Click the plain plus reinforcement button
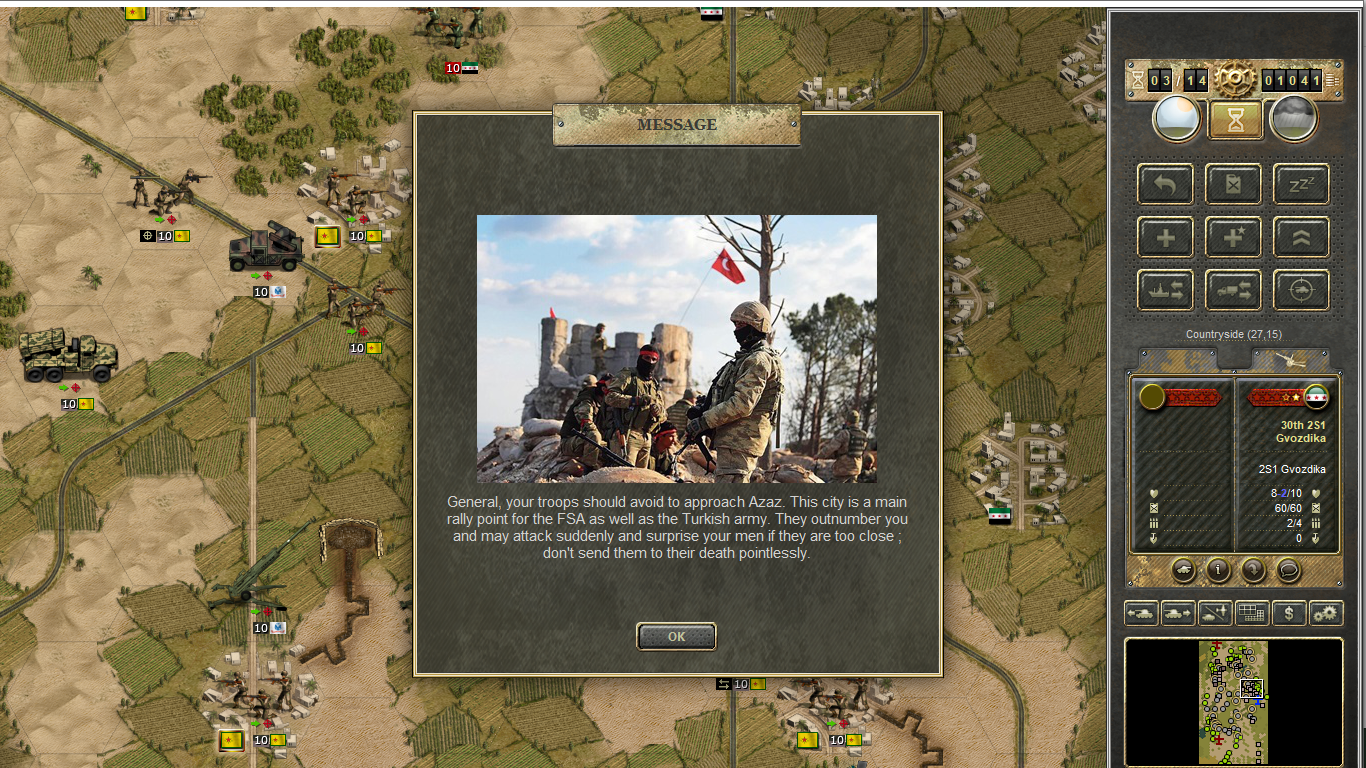 coord(1165,237)
